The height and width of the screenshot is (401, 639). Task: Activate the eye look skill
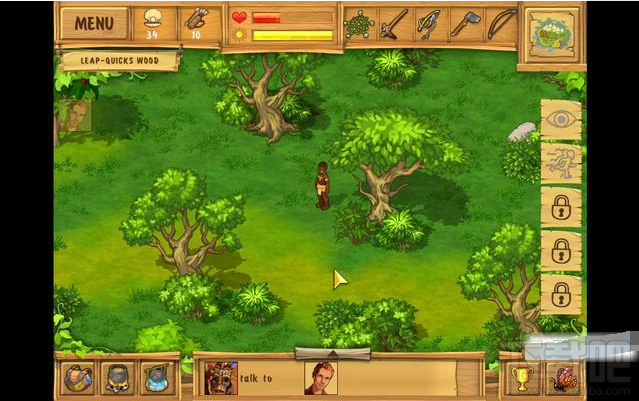coord(560,120)
